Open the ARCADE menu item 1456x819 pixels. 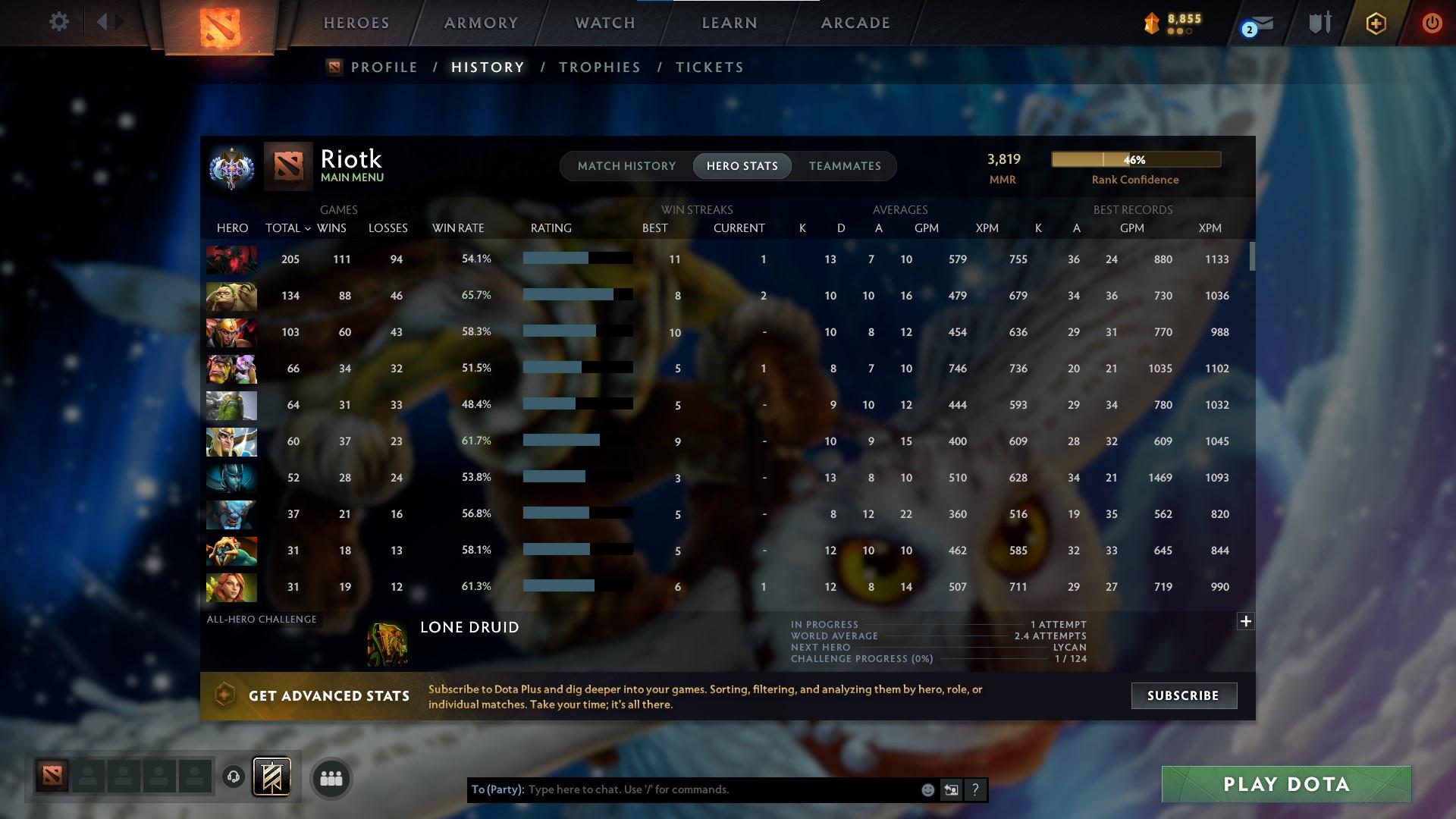click(x=855, y=23)
